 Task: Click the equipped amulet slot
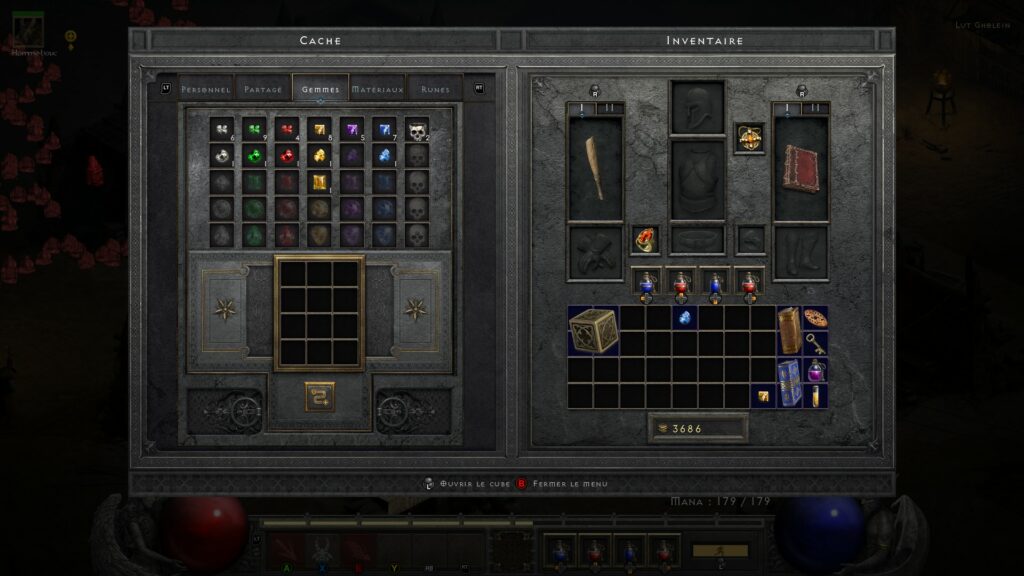point(750,137)
